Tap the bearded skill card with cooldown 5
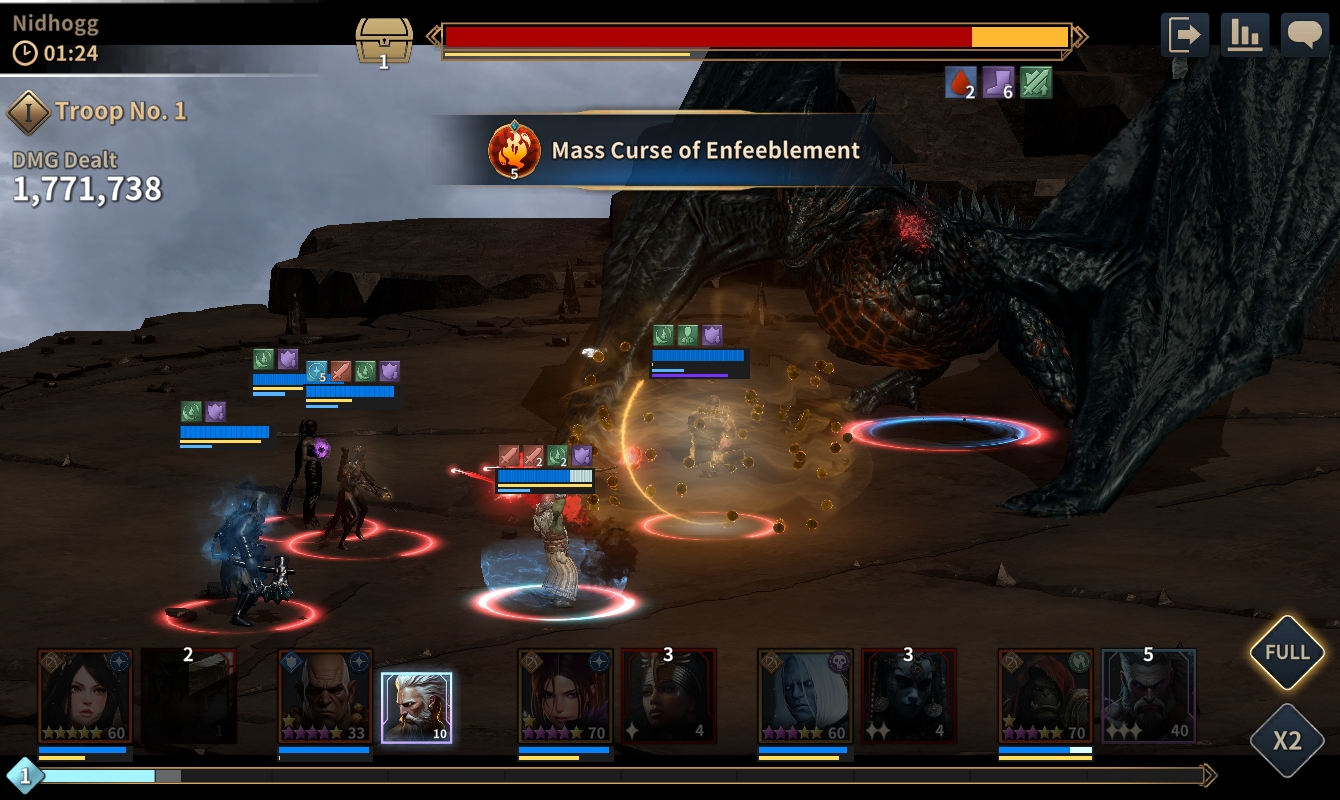1340x800 pixels. click(1148, 696)
